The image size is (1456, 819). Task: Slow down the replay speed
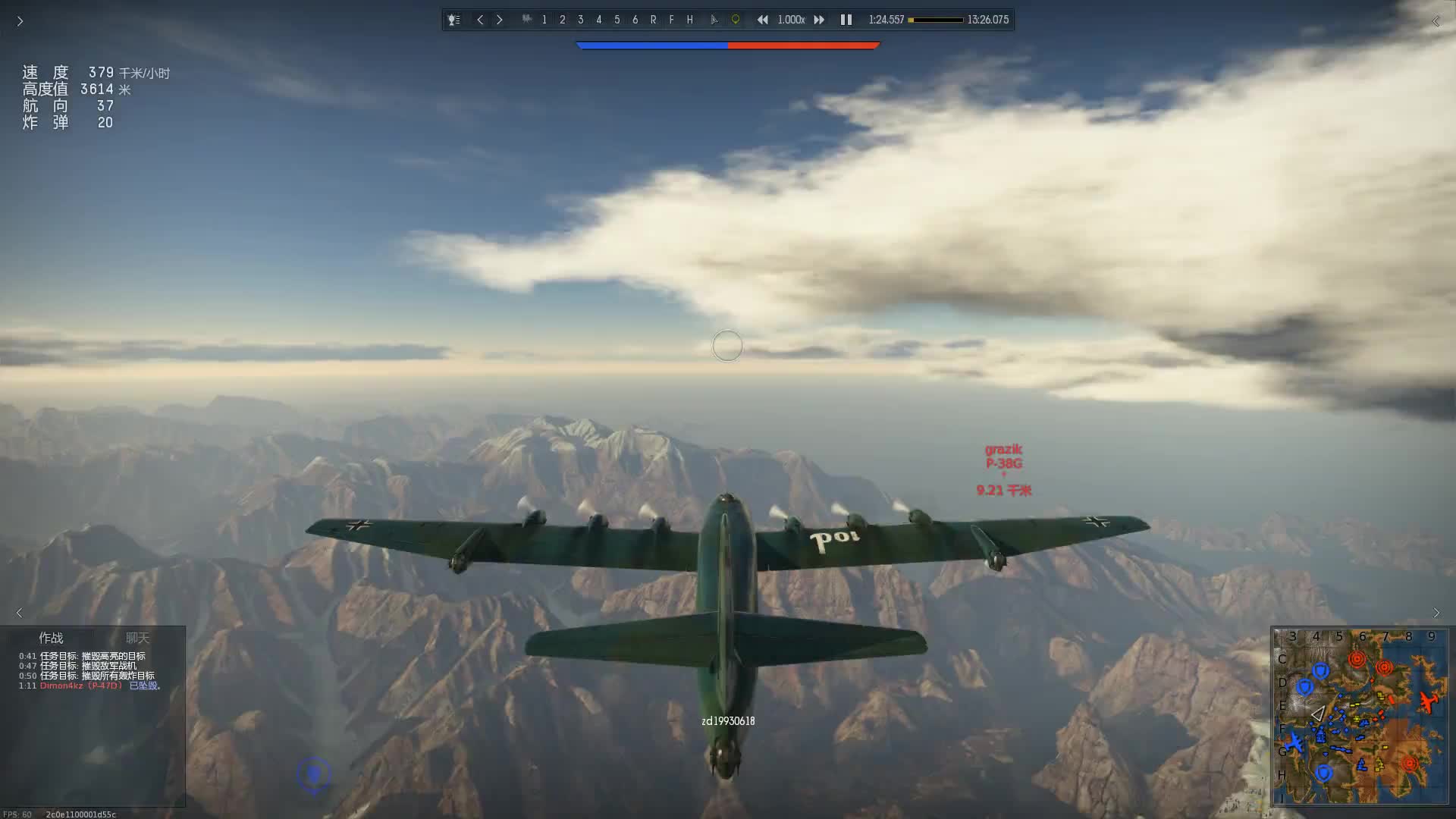(x=762, y=20)
